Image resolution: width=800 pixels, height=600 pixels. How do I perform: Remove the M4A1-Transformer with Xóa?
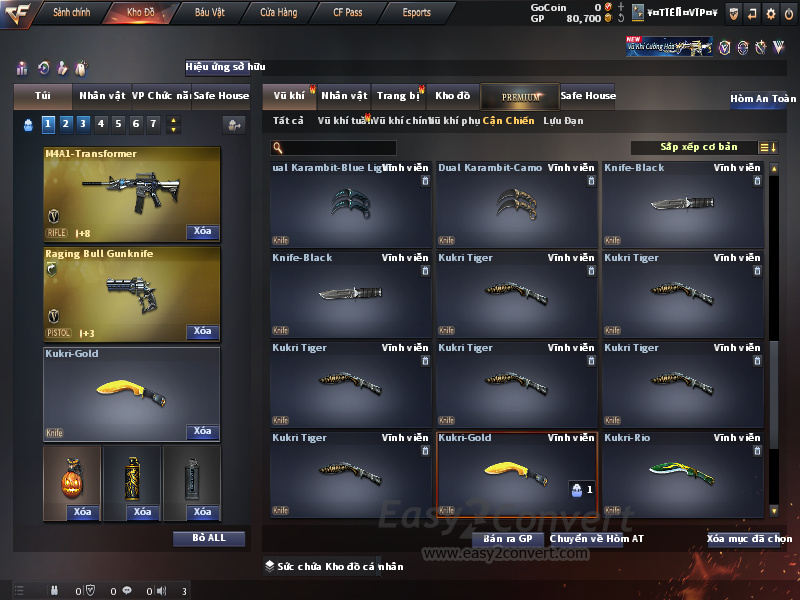(202, 232)
